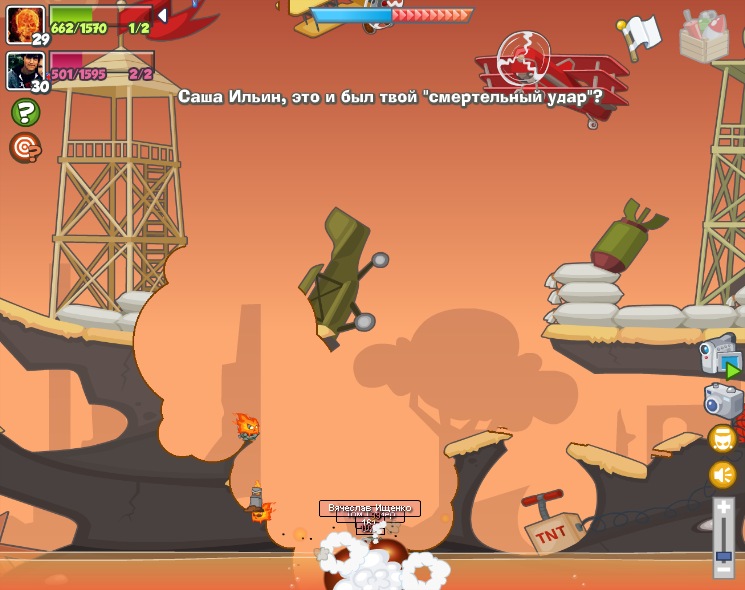Zoom out using the minus on the slider

724,571
